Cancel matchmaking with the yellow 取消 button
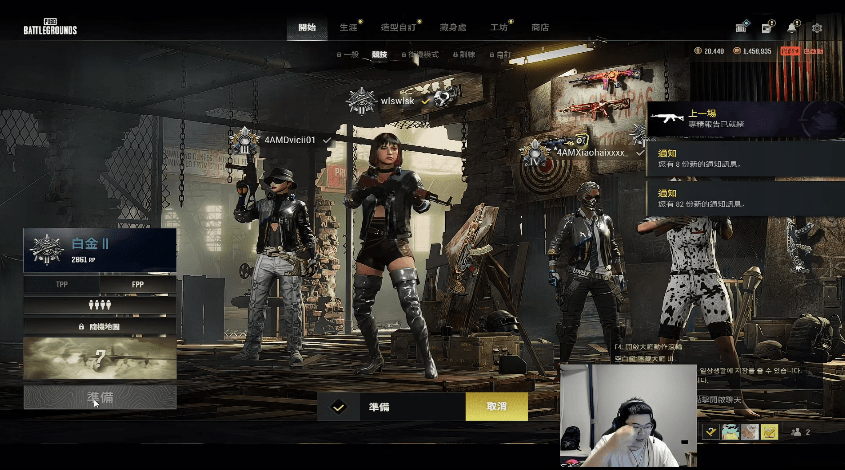 pyautogui.click(x=496, y=407)
